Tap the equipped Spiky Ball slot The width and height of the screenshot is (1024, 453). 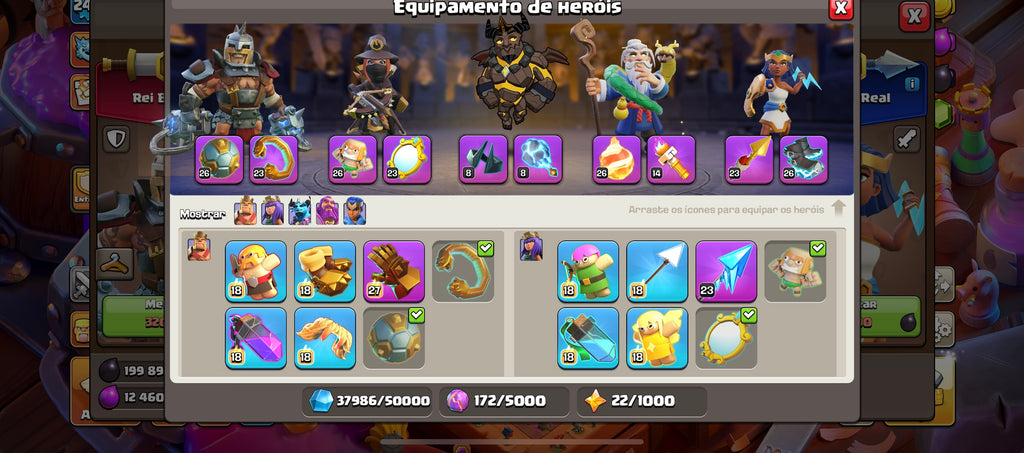(x=219, y=160)
